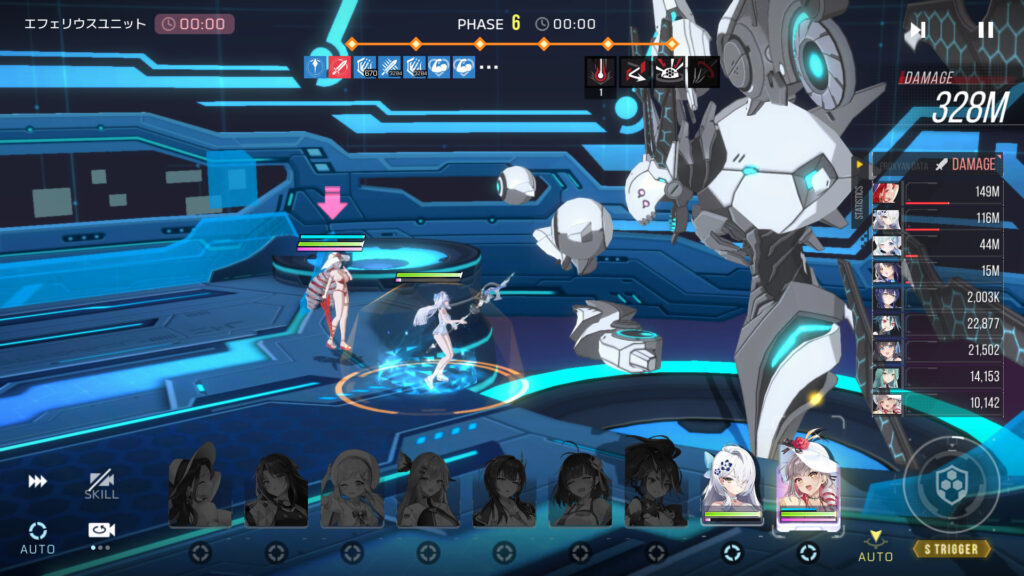Viewport: 1024px width, 576px height.
Task: Pause the battle
Action: click(x=985, y=30)
